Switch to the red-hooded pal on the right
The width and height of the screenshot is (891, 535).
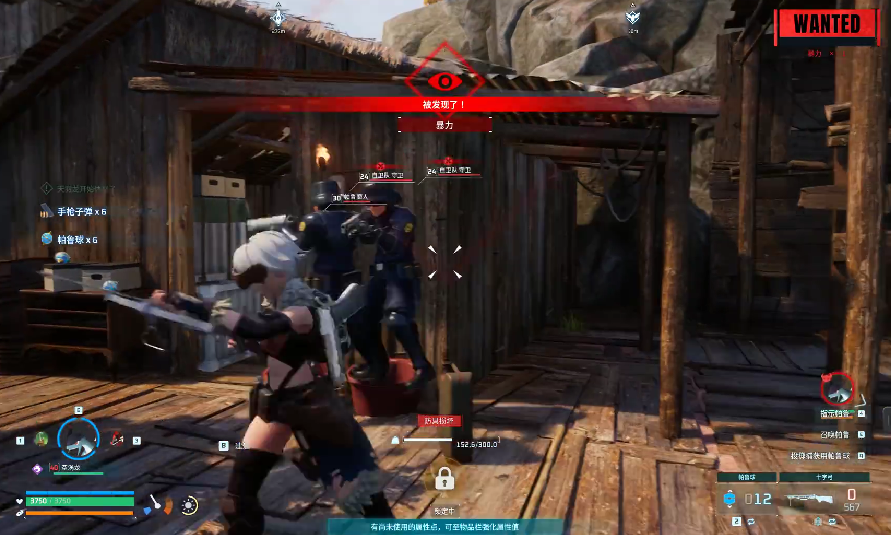pos(117,438)
